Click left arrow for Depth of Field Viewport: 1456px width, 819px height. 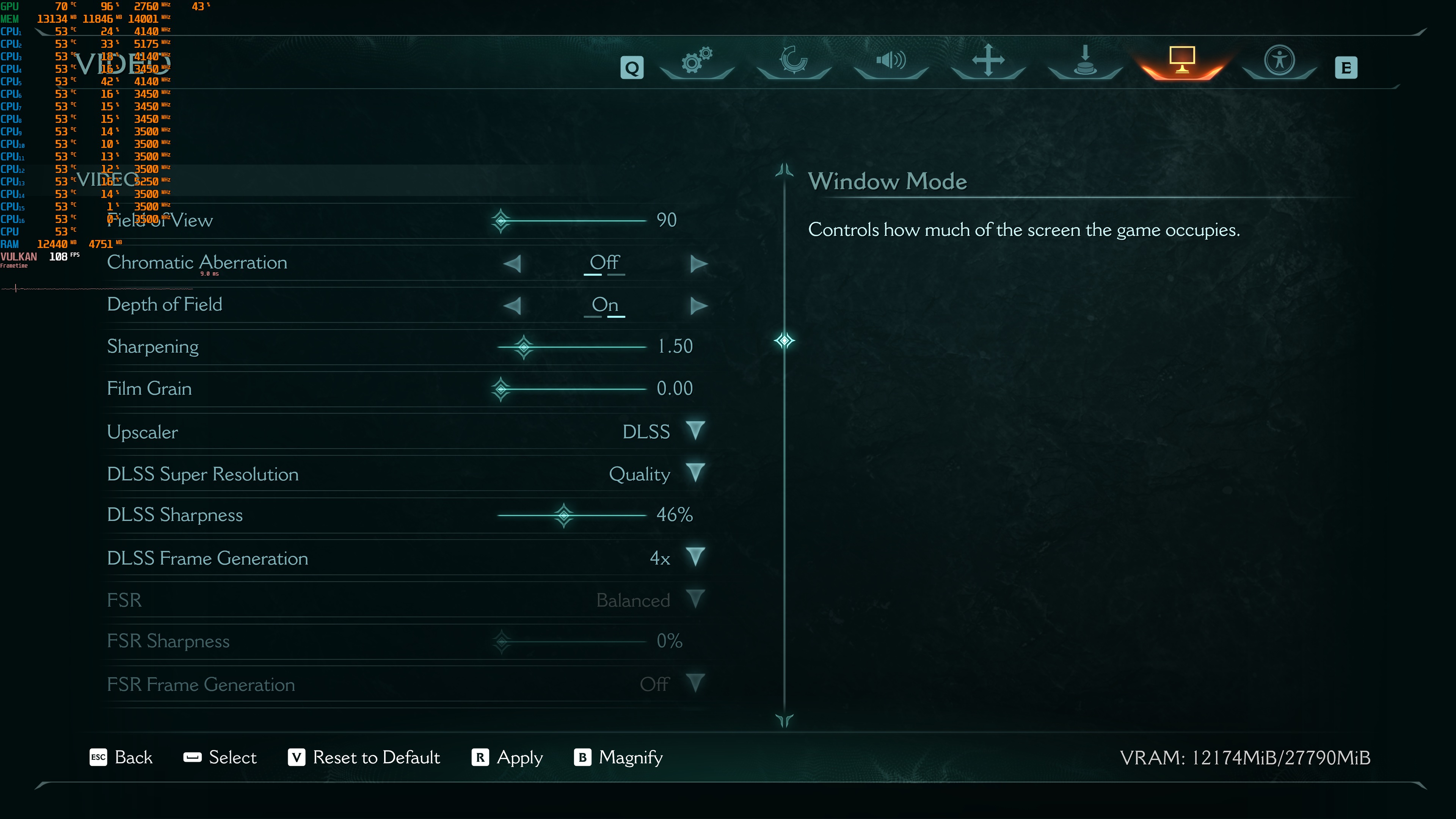click(x=512, y=306)
